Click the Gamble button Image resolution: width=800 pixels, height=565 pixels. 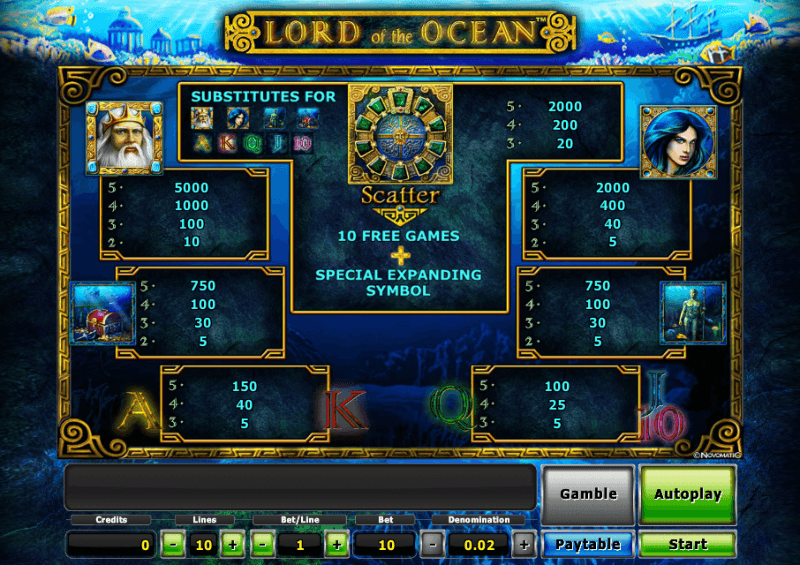[588, 494]
